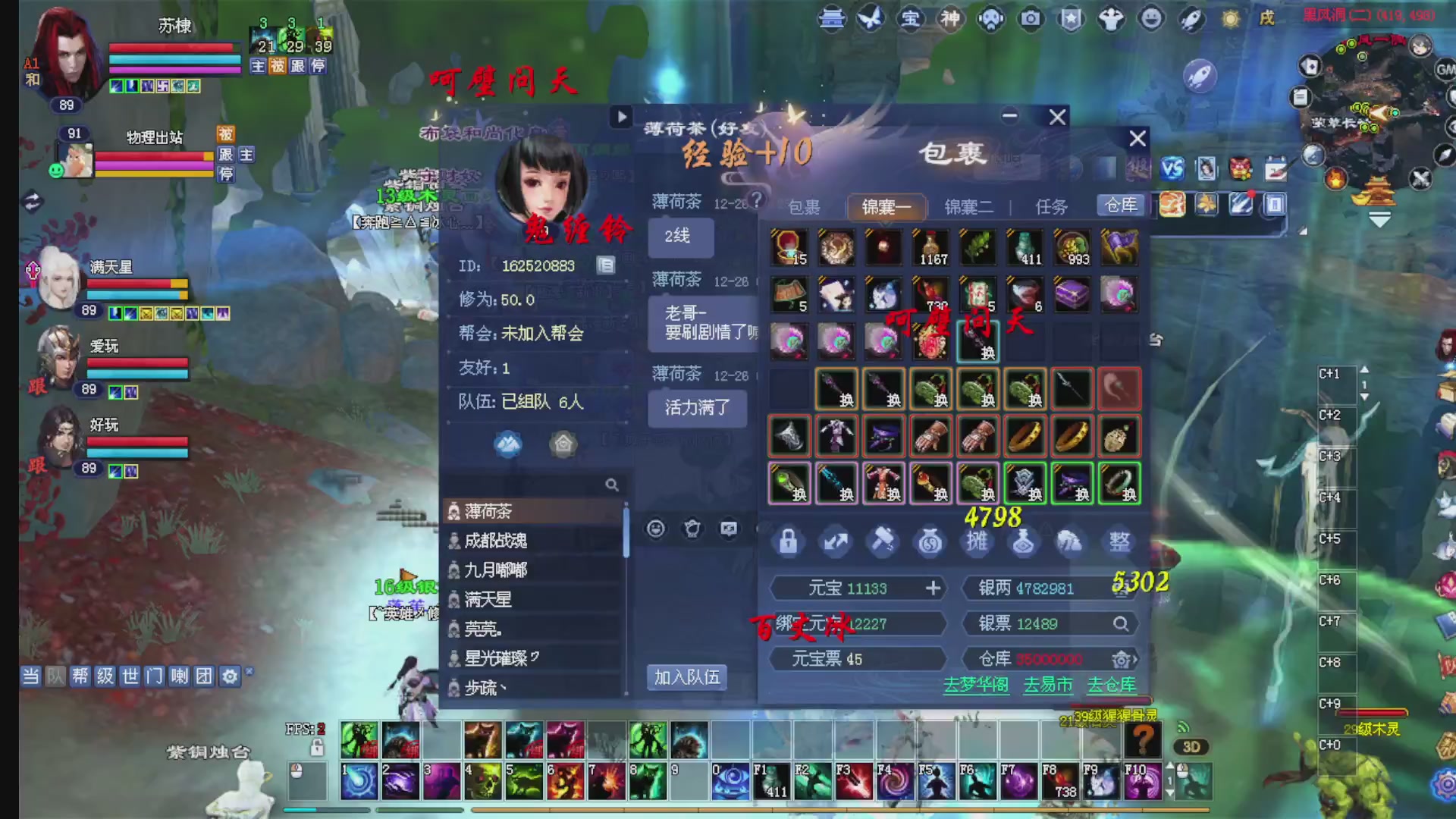Open the 任务 tab in the bag window
1456x819 pixels.
(x=1050, y=206)
